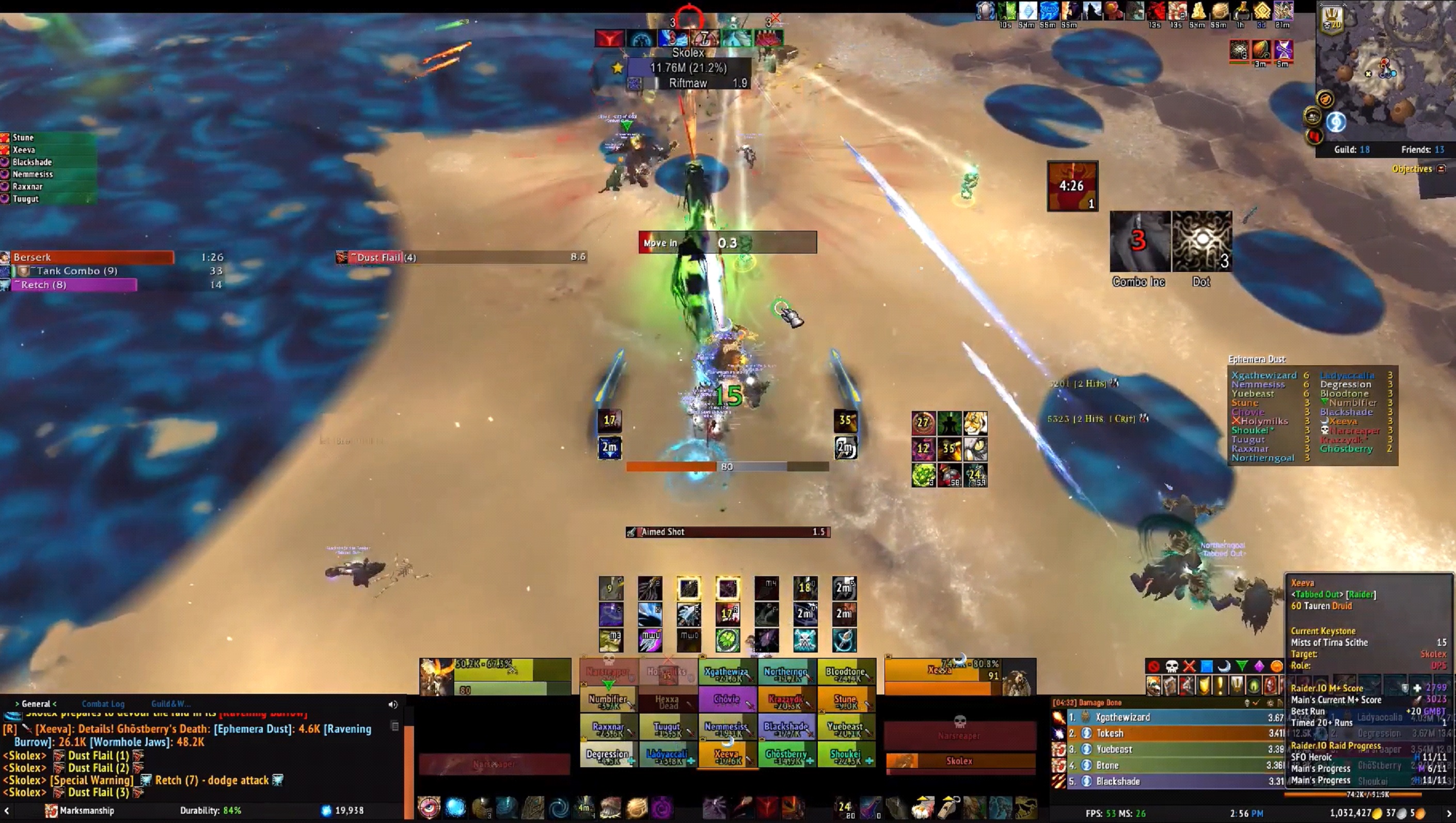Open Details options via the cogwheel icon

[x=1271, y=703]
